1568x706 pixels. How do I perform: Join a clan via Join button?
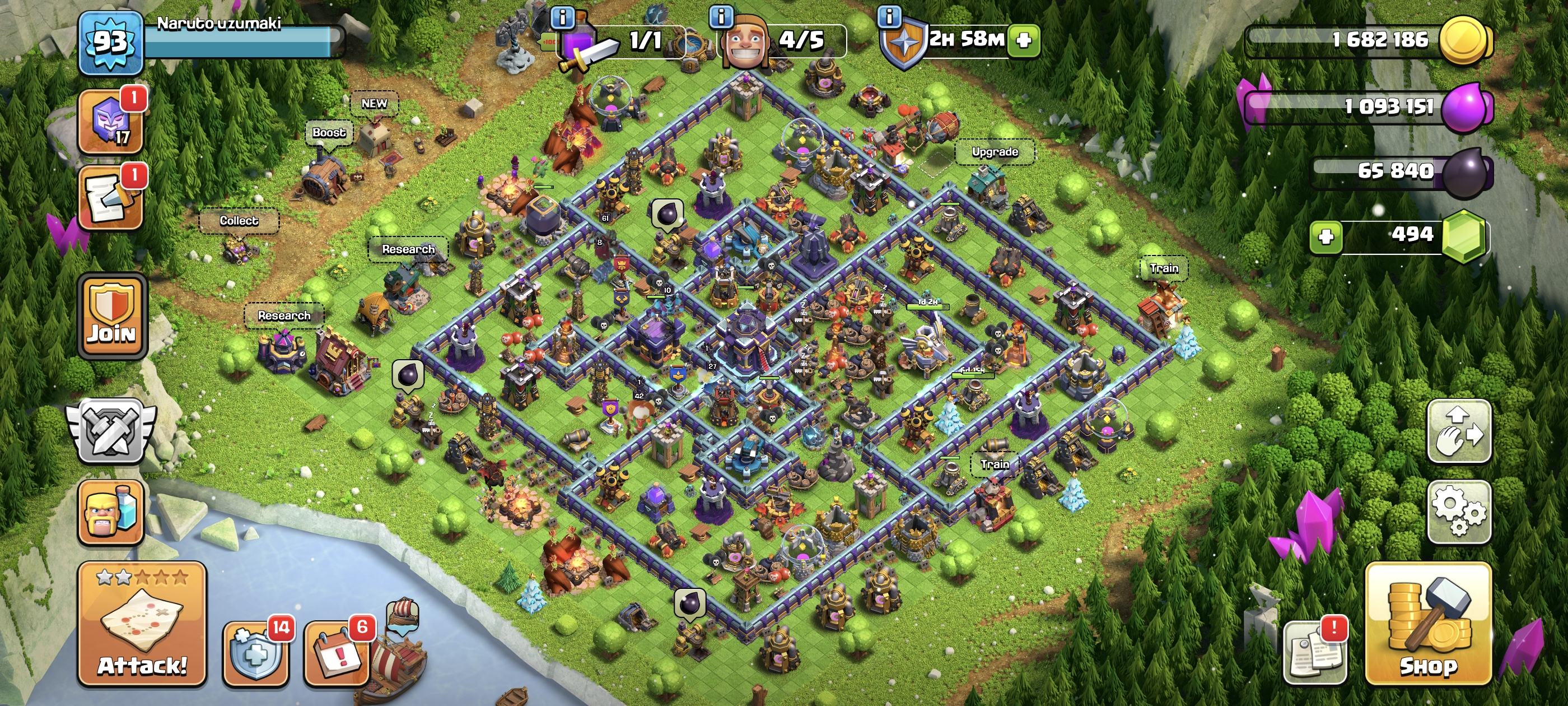point(112,315)
